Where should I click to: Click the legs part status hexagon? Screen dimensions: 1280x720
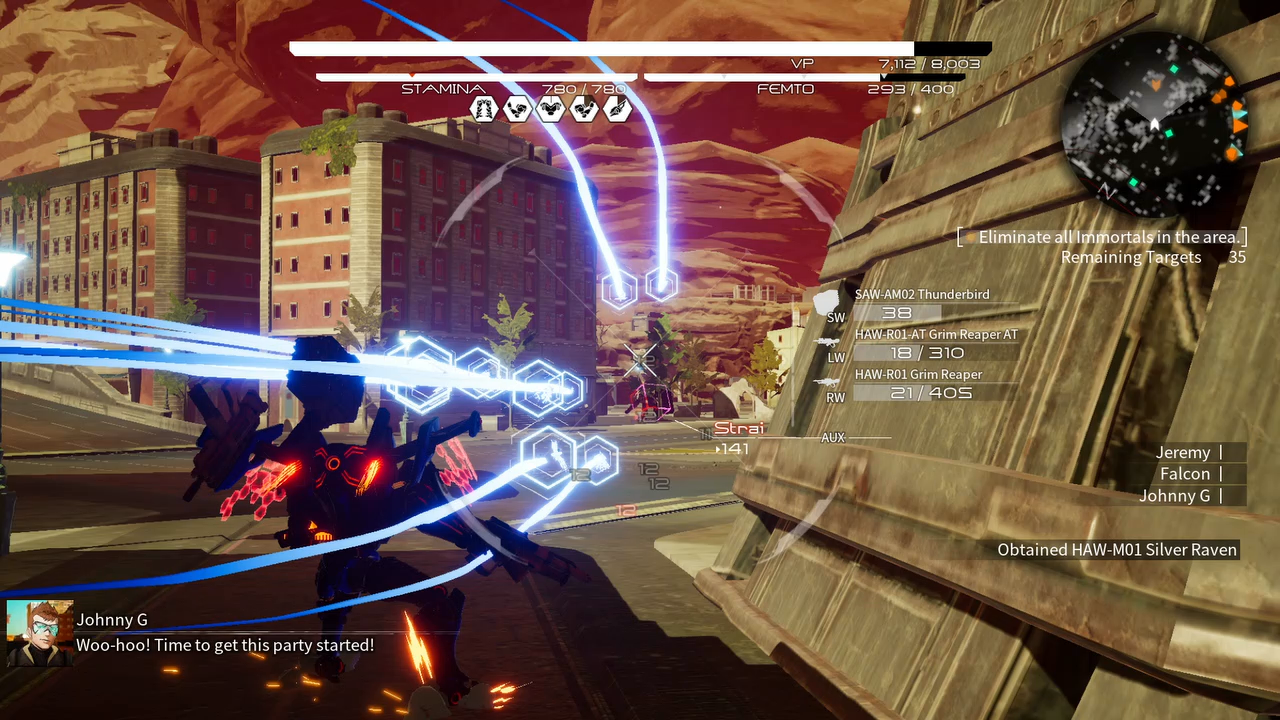click(483, 109)
